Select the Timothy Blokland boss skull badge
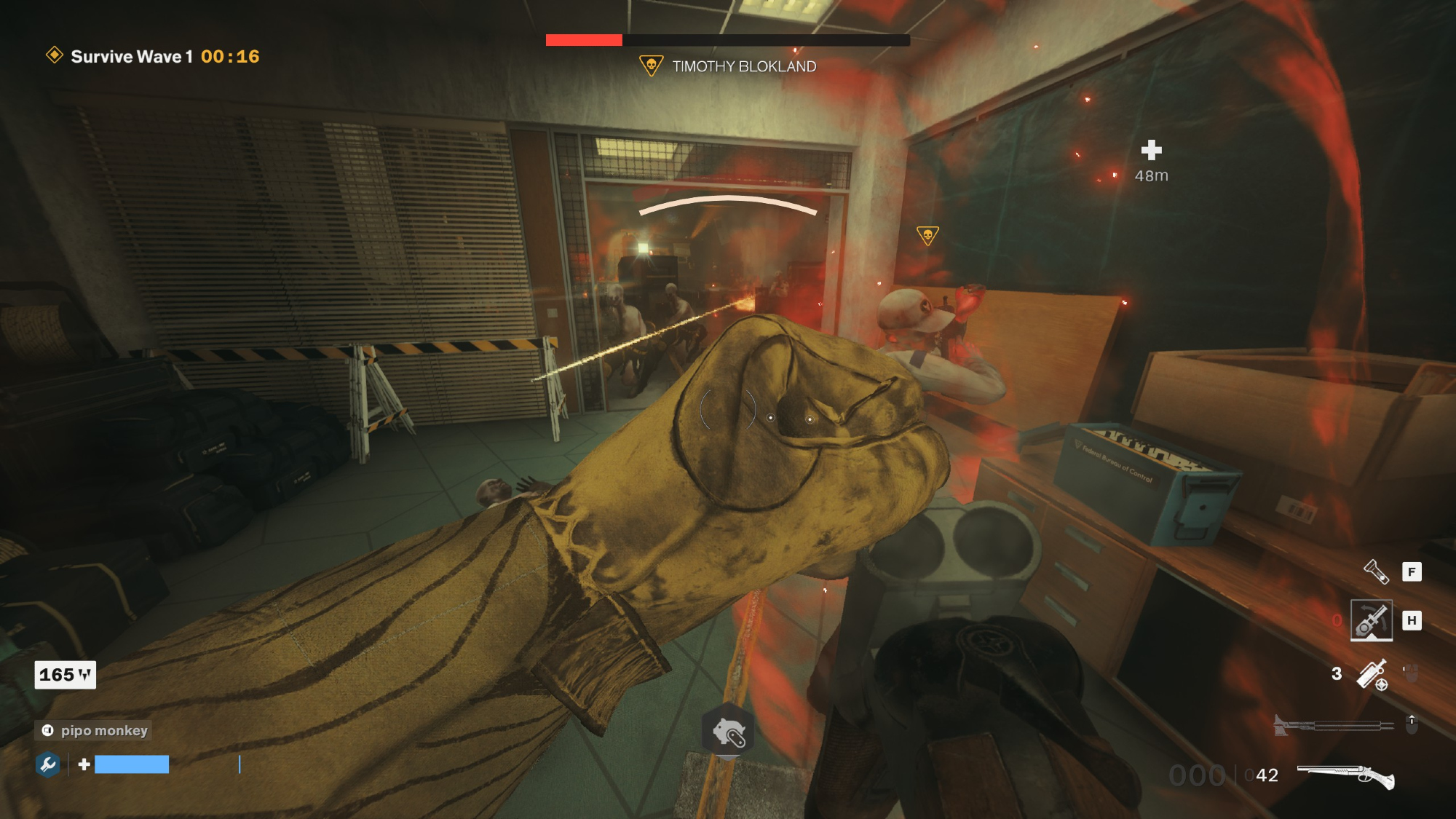Screen dimensions: 1456x819 pyautogui.click(x=651, y=66)
